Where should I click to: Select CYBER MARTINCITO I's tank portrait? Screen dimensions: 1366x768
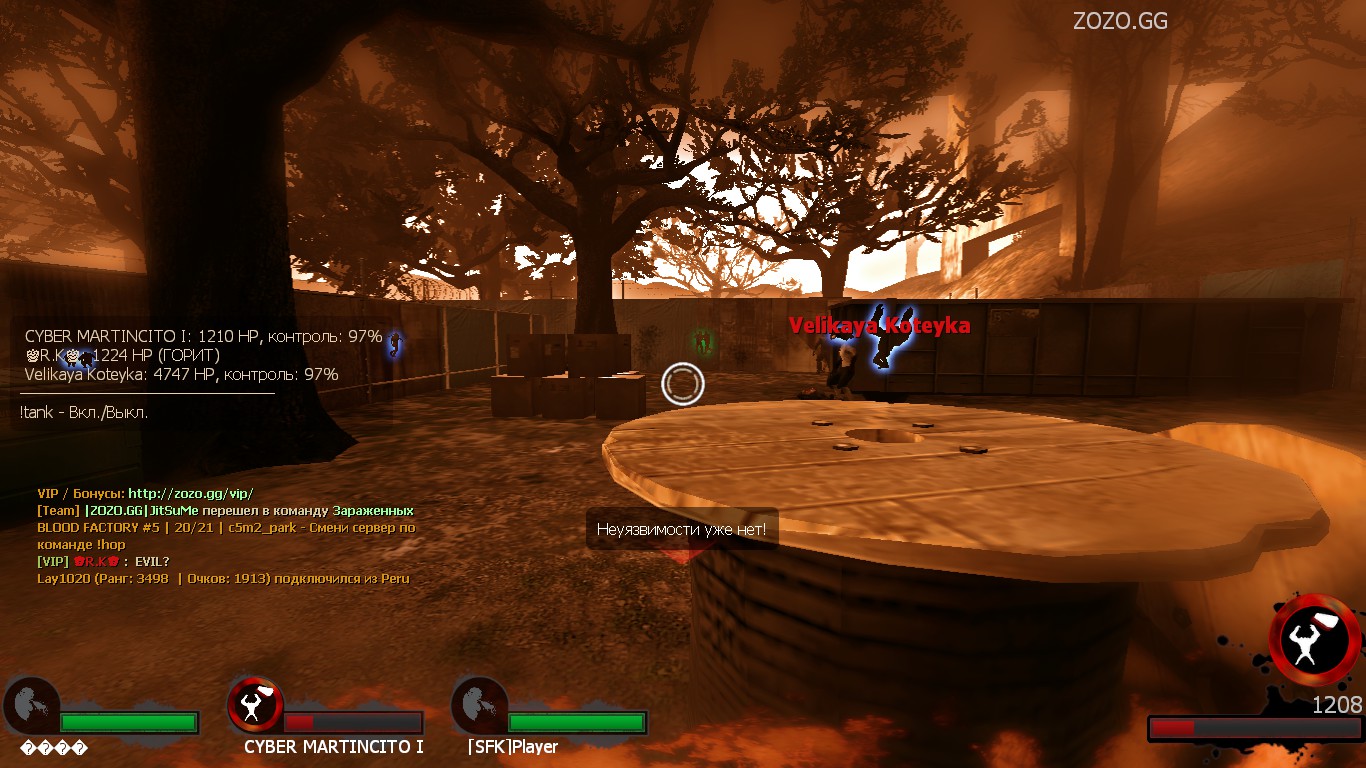click(255, 704)
